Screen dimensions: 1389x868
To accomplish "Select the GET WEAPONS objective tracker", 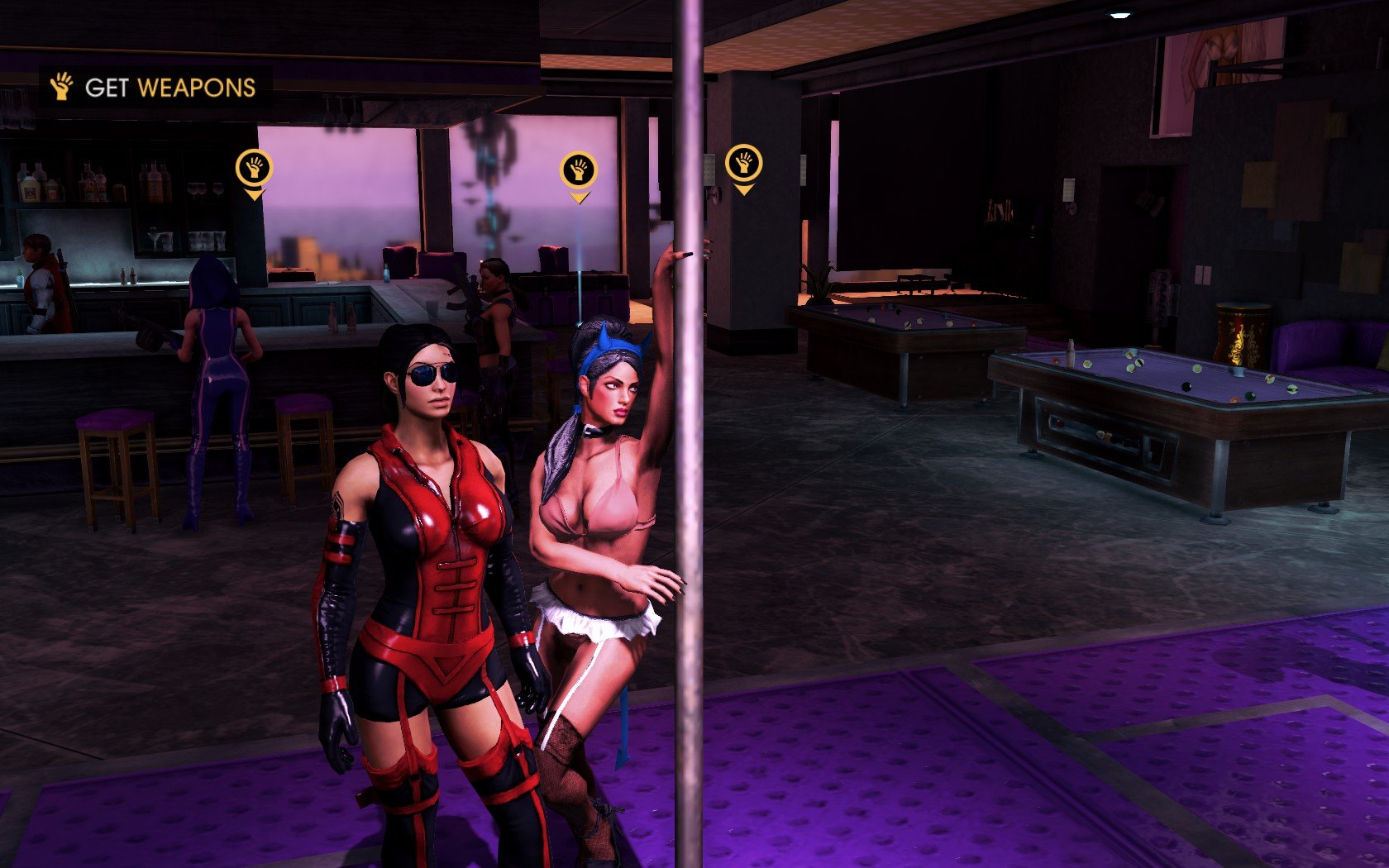I will click(x=155, y=87).
